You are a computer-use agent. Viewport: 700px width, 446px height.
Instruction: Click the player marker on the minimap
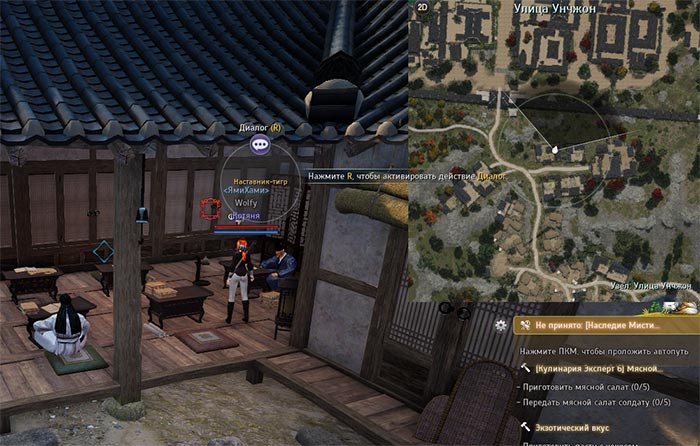[x=554, y=150]
